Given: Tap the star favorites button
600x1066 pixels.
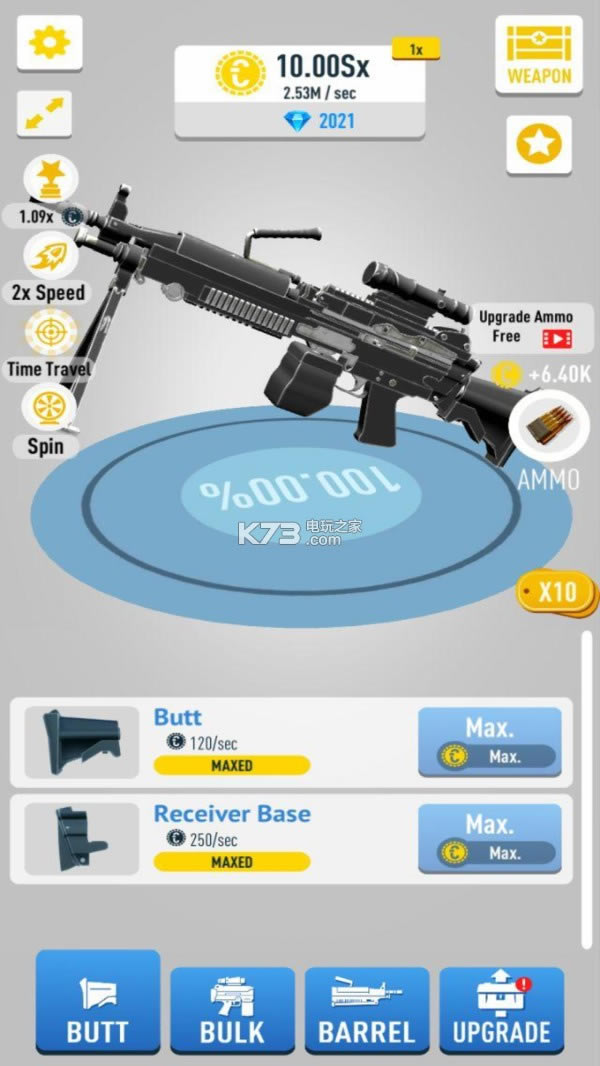Looking at the screenshot, I should point(539,146).
